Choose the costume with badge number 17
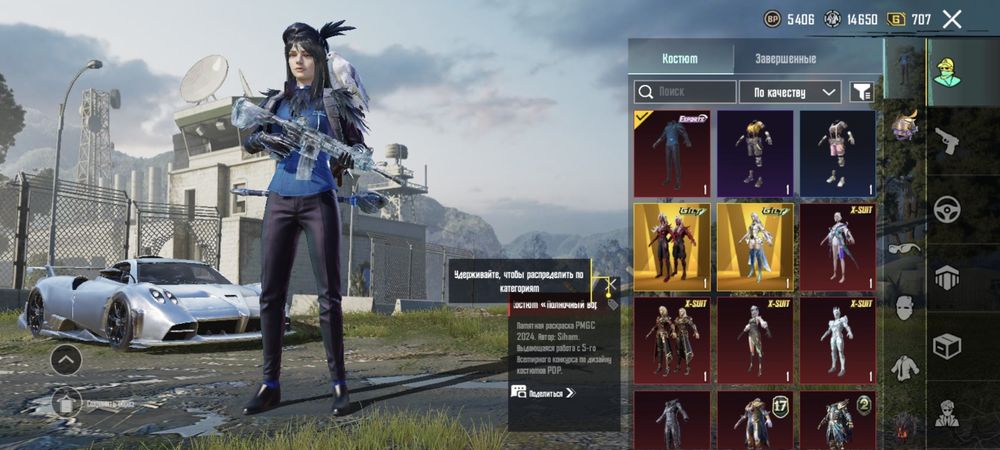Screen dimensions: 1000x450 (755, 420)
